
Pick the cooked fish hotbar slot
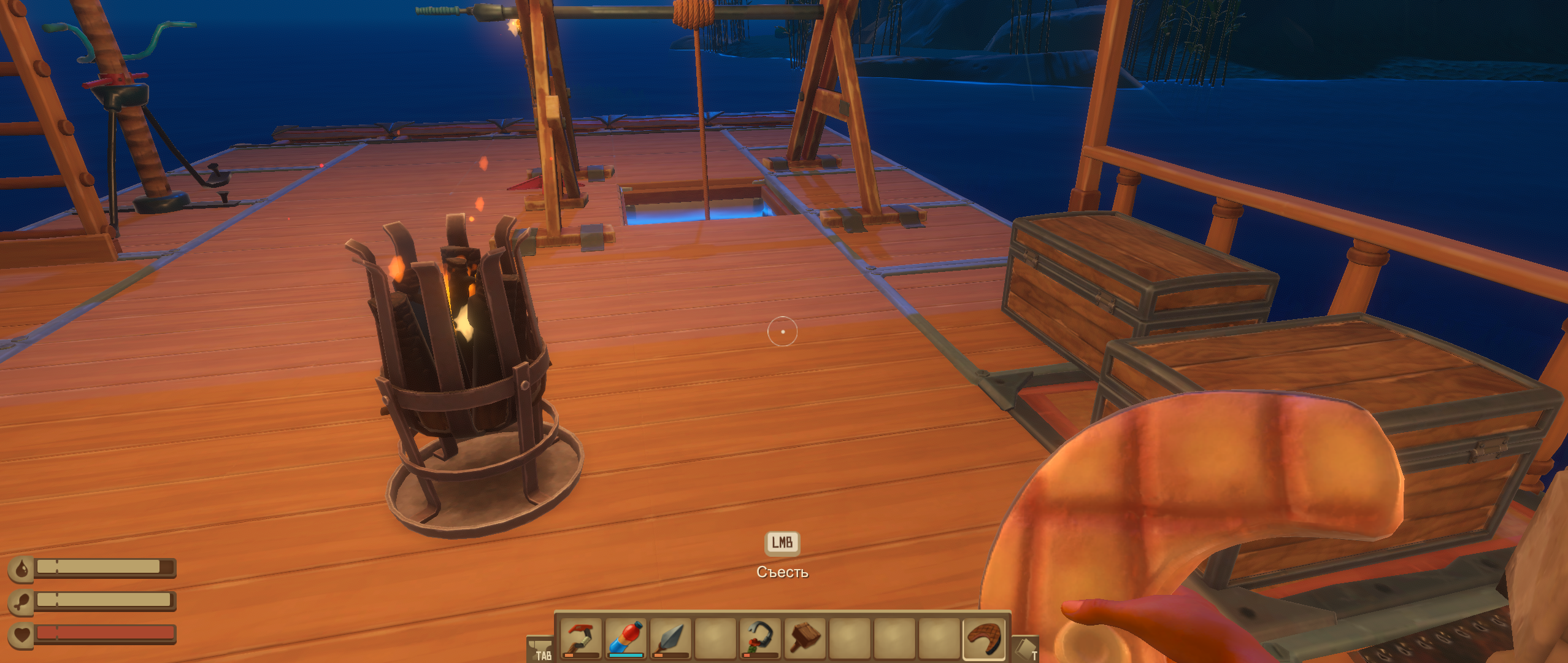pyautogui.click(x=983, y=638)
